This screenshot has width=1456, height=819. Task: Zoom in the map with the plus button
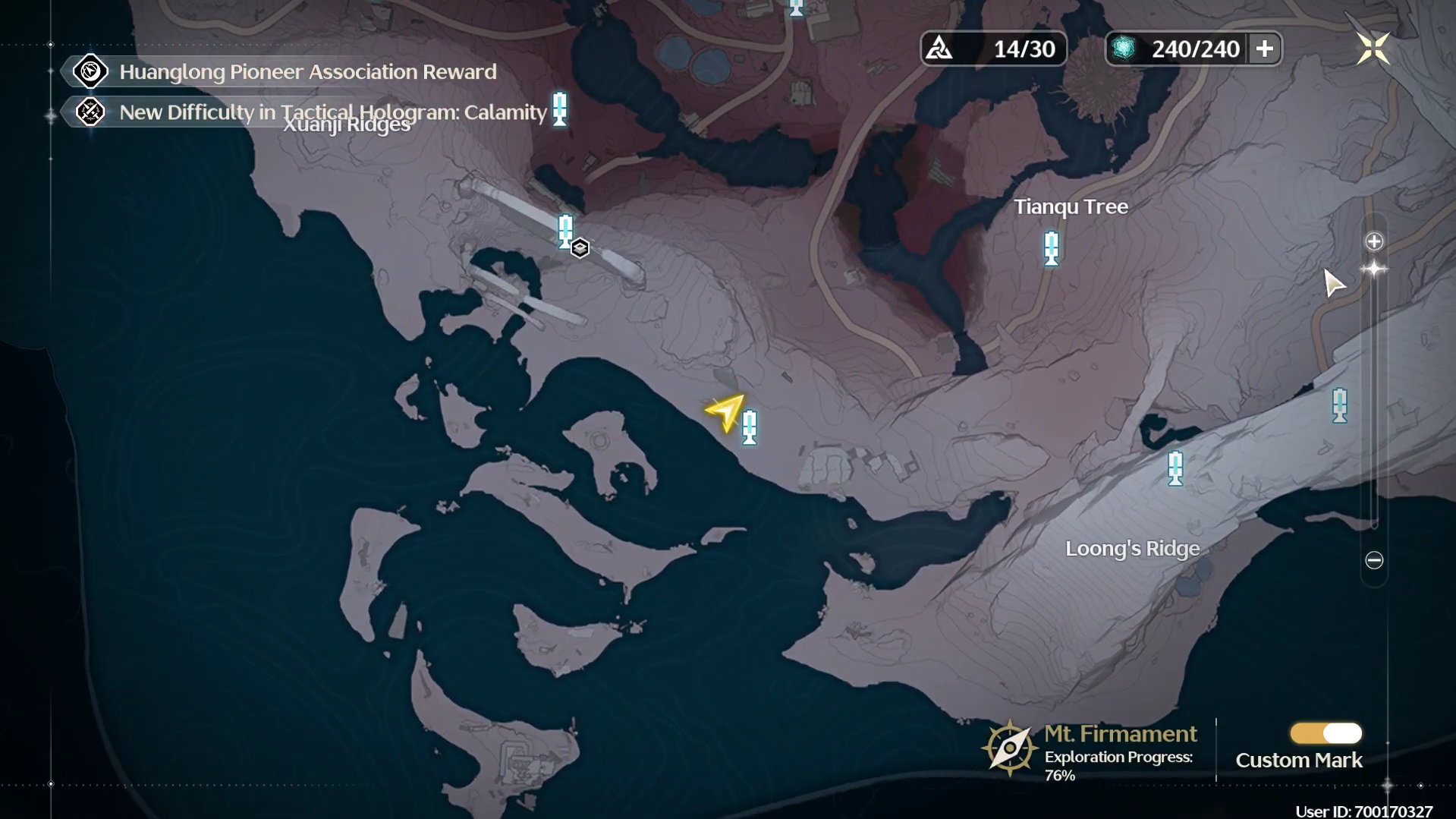click(x=1374, y=241)
